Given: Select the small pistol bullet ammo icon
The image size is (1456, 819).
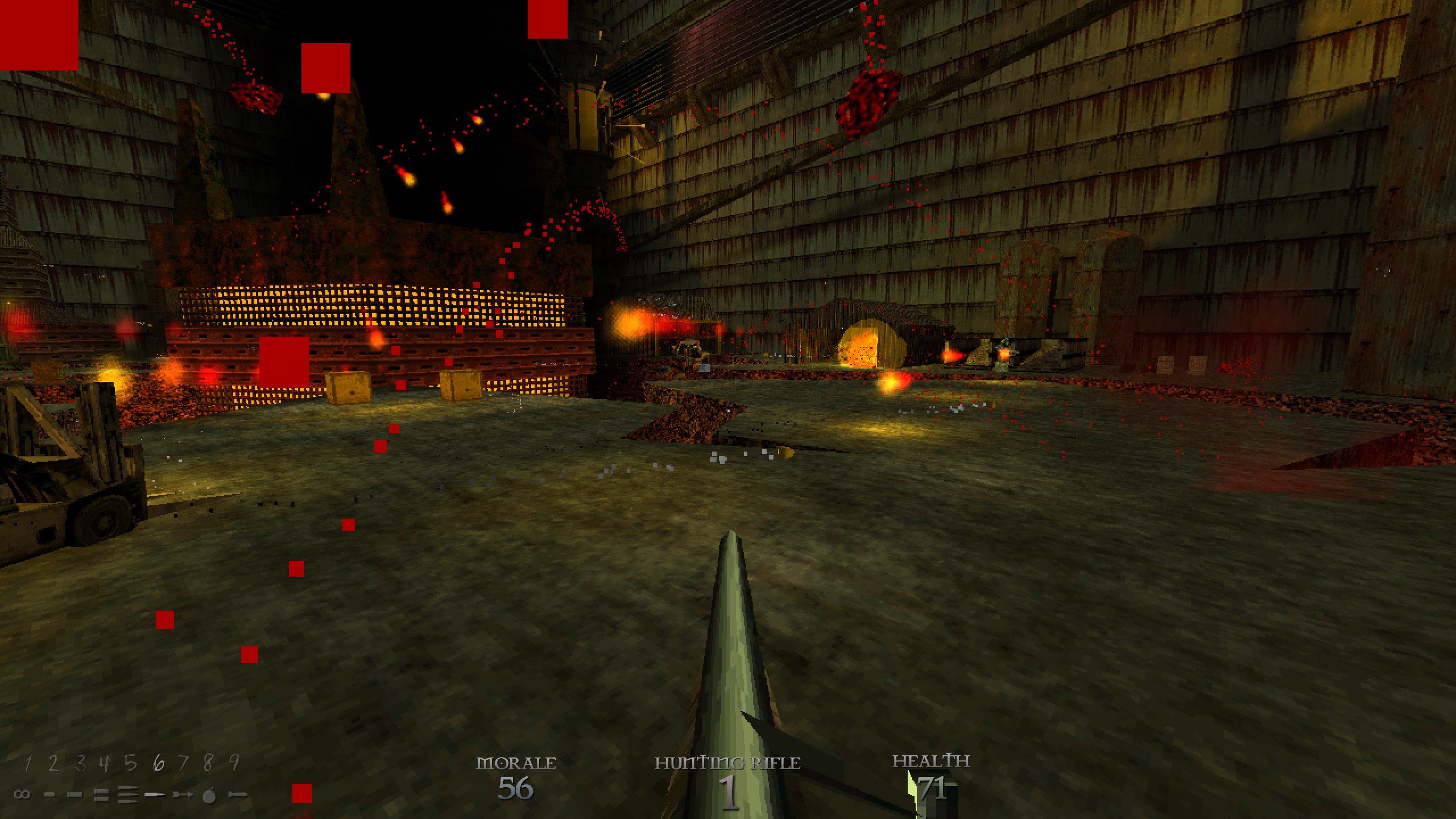Looking at the screenshot, I should coord(50,795).
